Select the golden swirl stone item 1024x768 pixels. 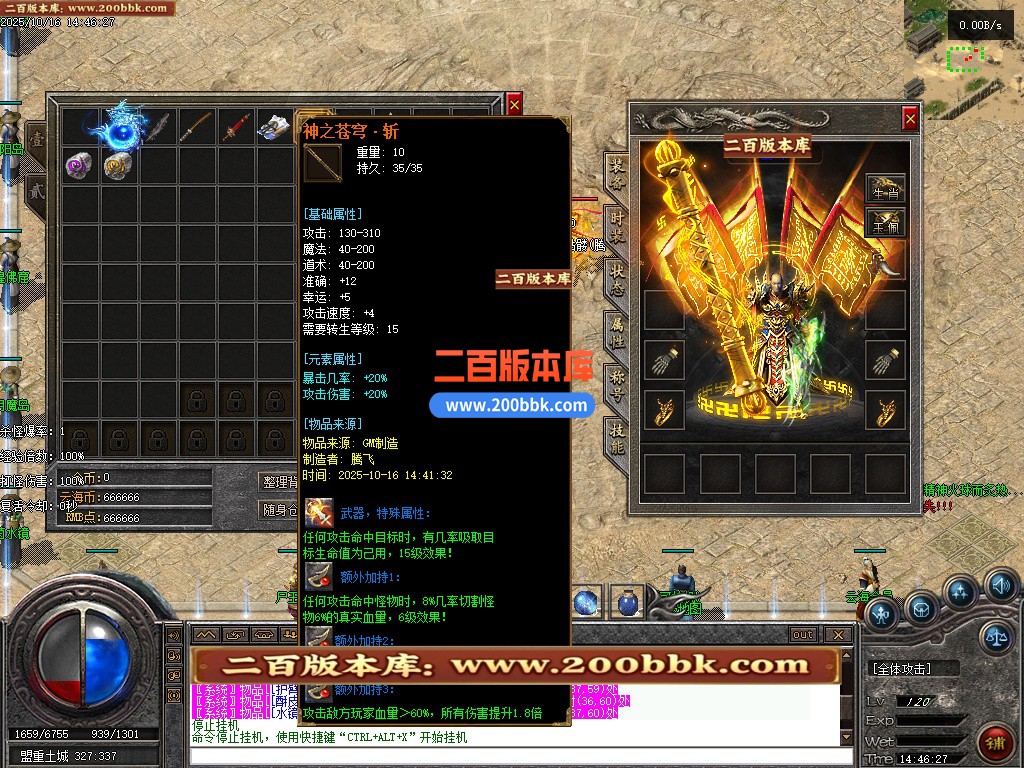[118, 164]
